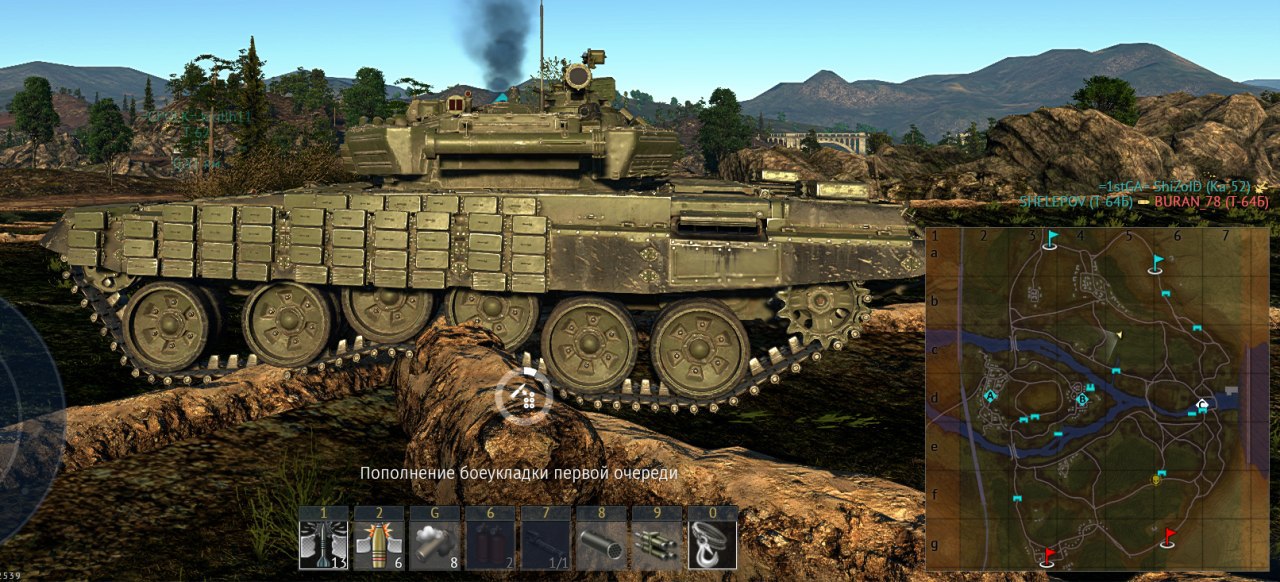Select the bundled missiles slot

(656, 544)
